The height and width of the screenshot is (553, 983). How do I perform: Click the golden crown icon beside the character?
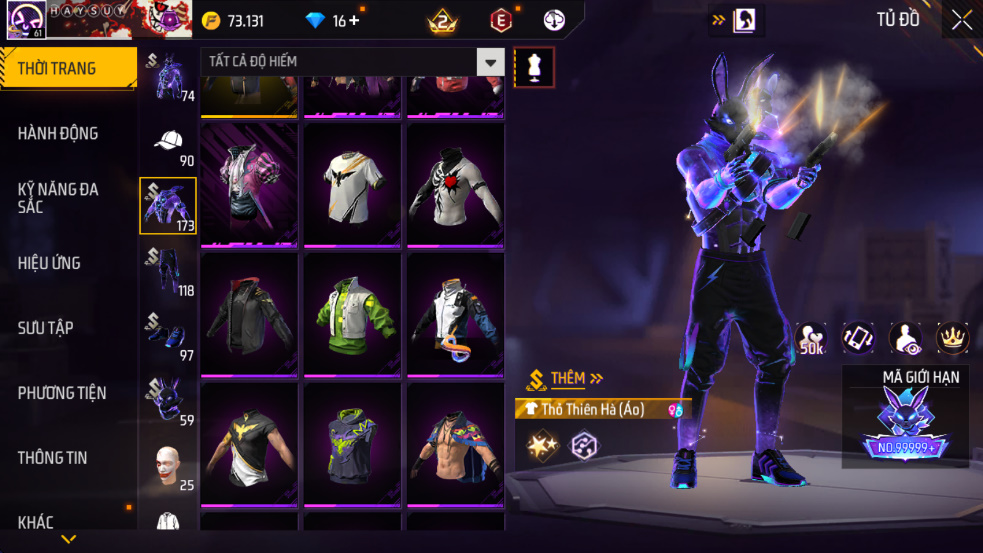952,339
